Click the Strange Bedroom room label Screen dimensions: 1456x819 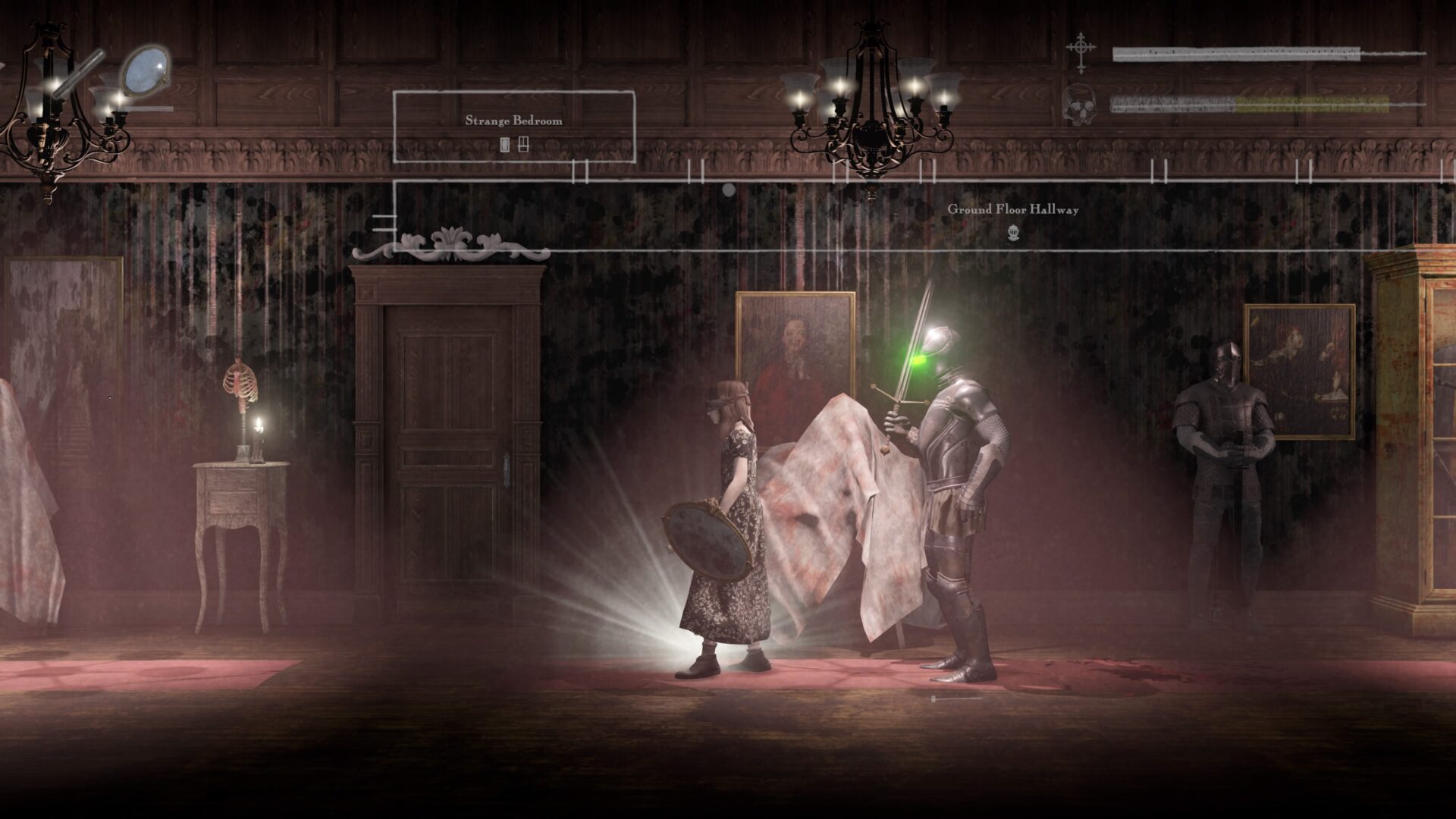[513, 120]
